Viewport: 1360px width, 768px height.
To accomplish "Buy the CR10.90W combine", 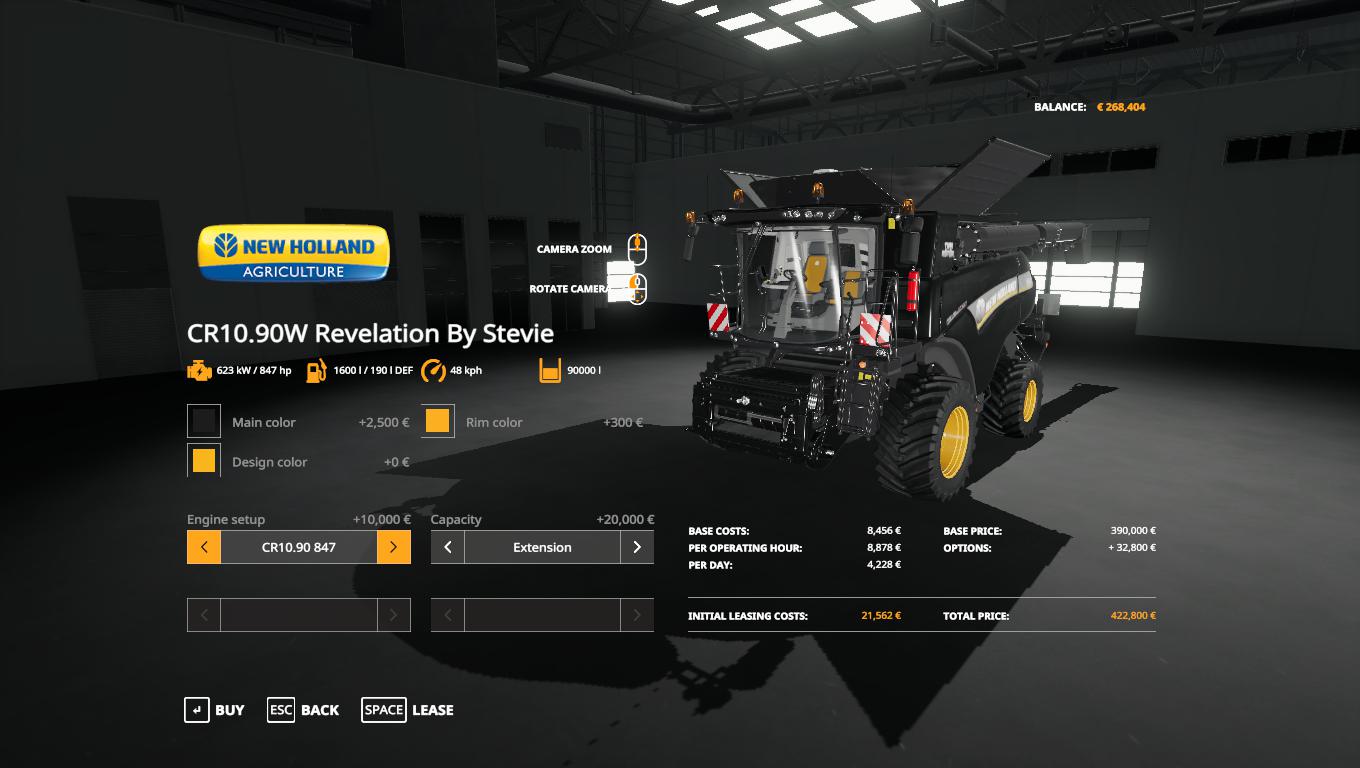I will [214, 710].
